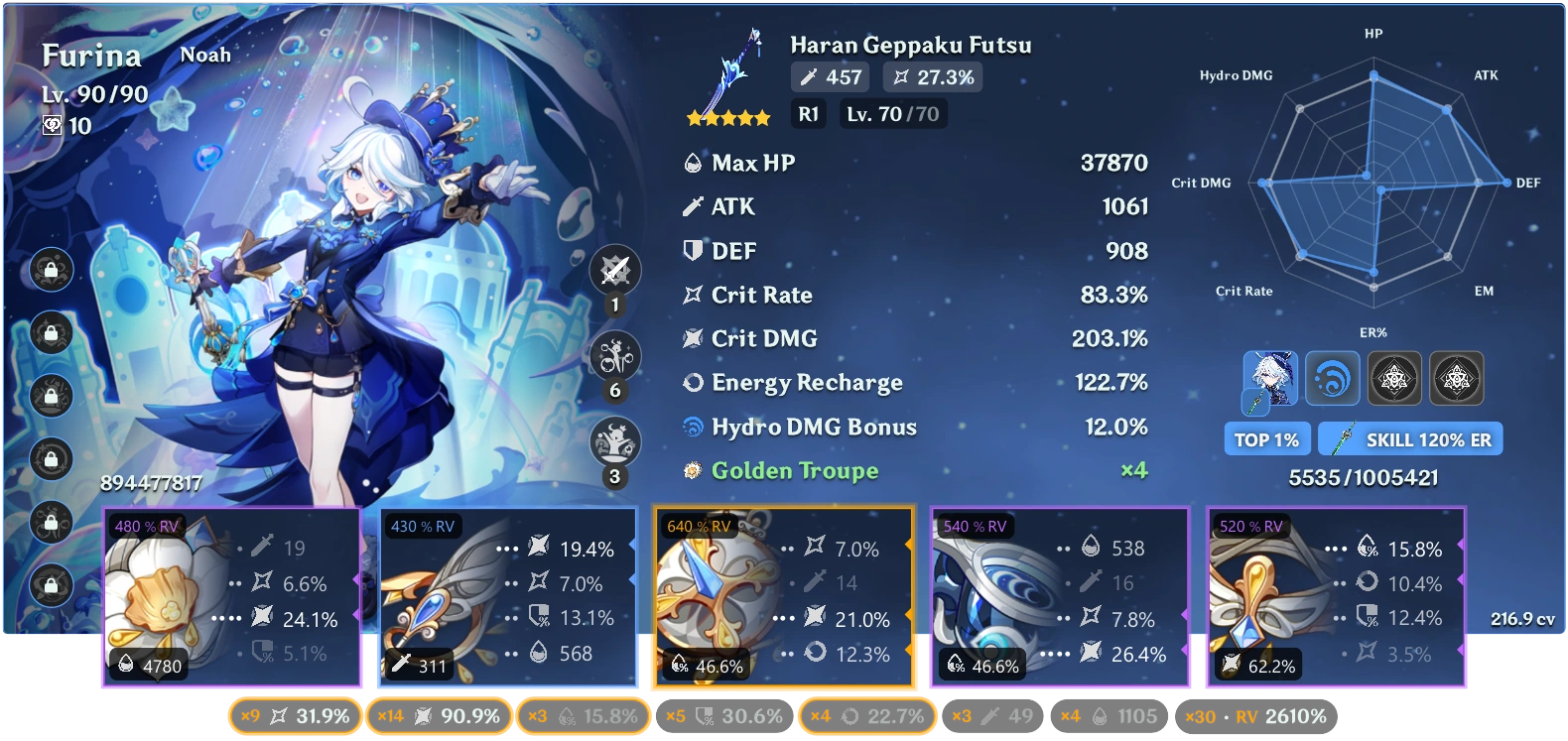Toggle the first greyed-out party slot icon
Viewport: 1568px width, 741px height.
coord(1395,378)
